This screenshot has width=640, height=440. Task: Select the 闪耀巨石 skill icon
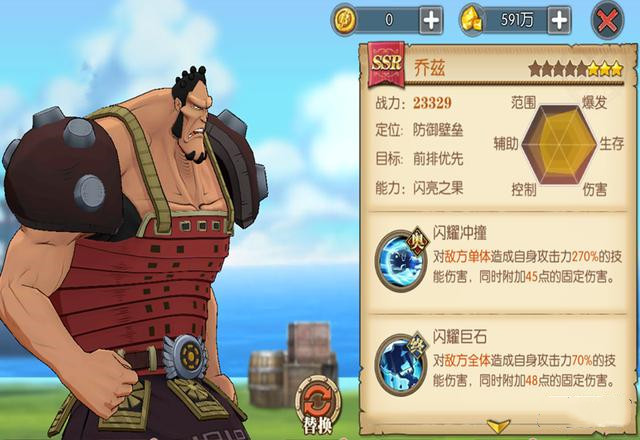402,362
